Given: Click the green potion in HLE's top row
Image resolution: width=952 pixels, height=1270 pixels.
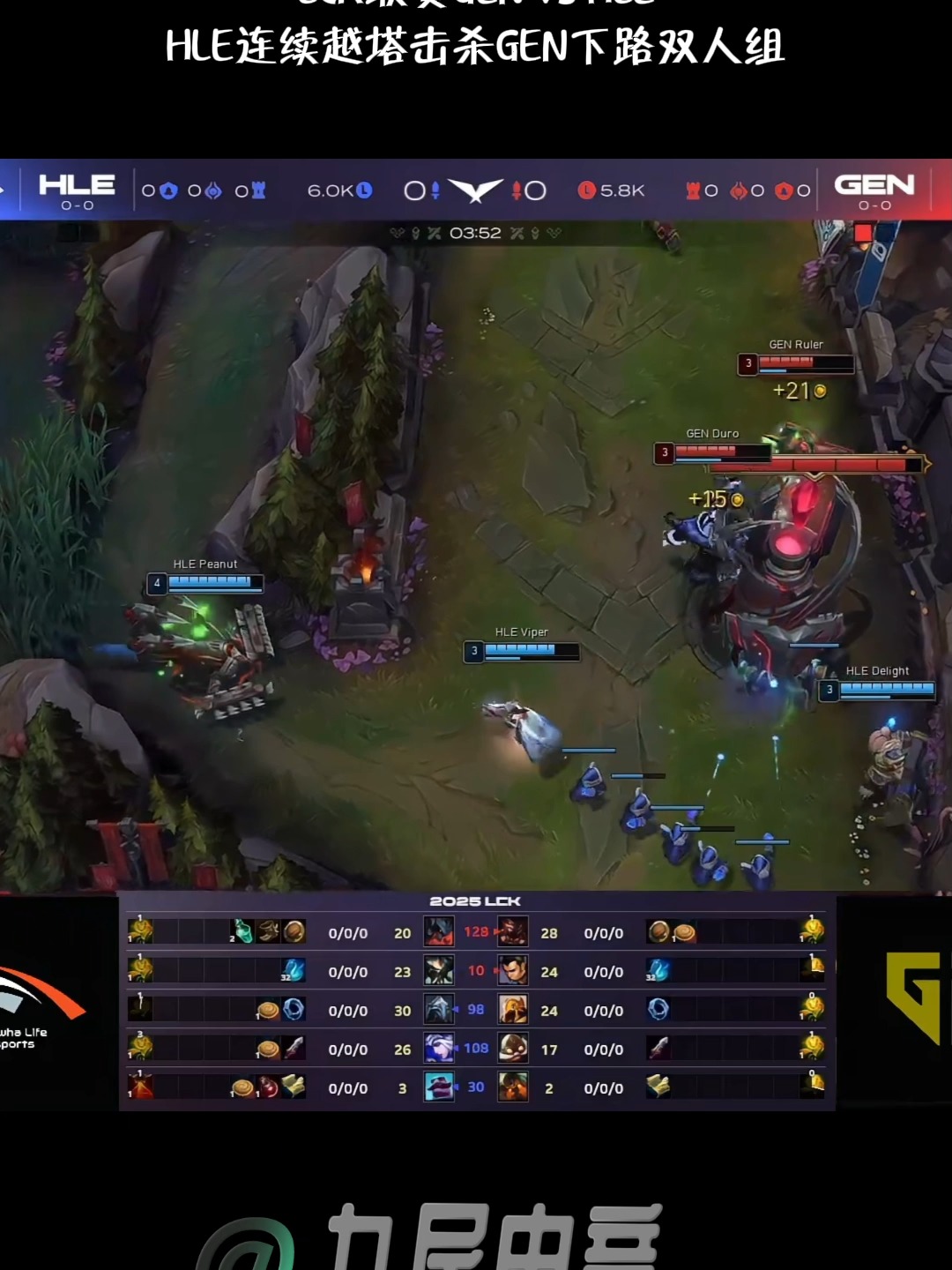Looking at the screenshot, I should 242,931.
